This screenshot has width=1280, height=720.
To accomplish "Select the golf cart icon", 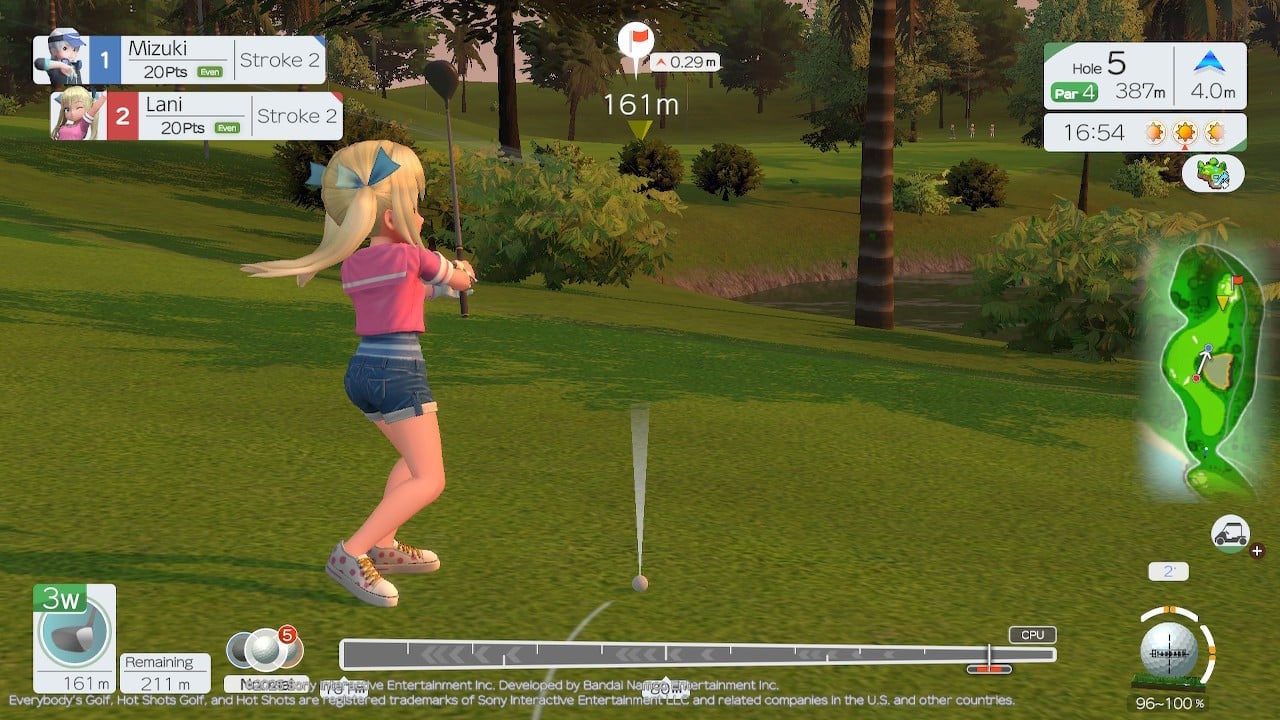I will [1231, 533].
